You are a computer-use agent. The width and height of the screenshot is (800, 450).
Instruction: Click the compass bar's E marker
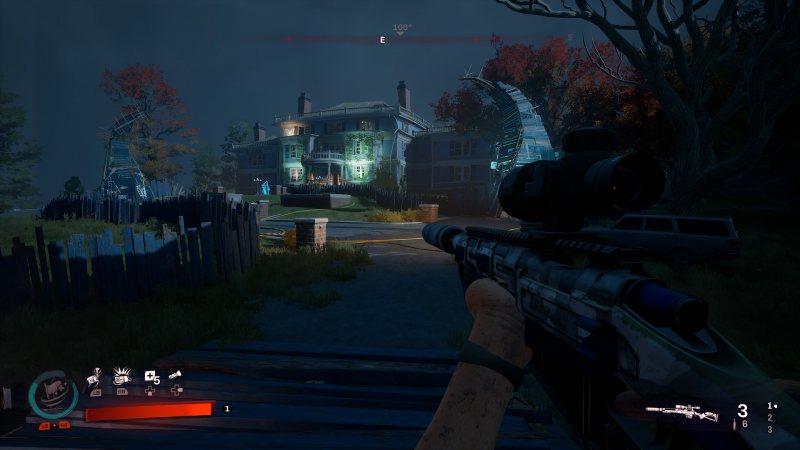tap(382, 40)
